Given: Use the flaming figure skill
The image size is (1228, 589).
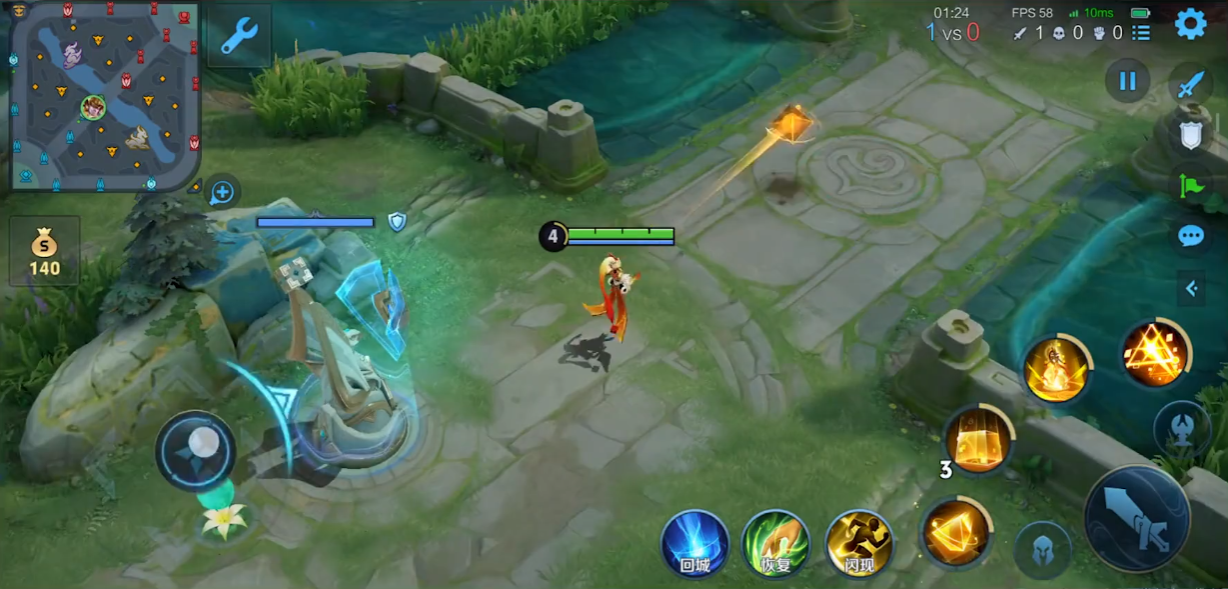Looking at the screenshot, I should (1056, 369).
